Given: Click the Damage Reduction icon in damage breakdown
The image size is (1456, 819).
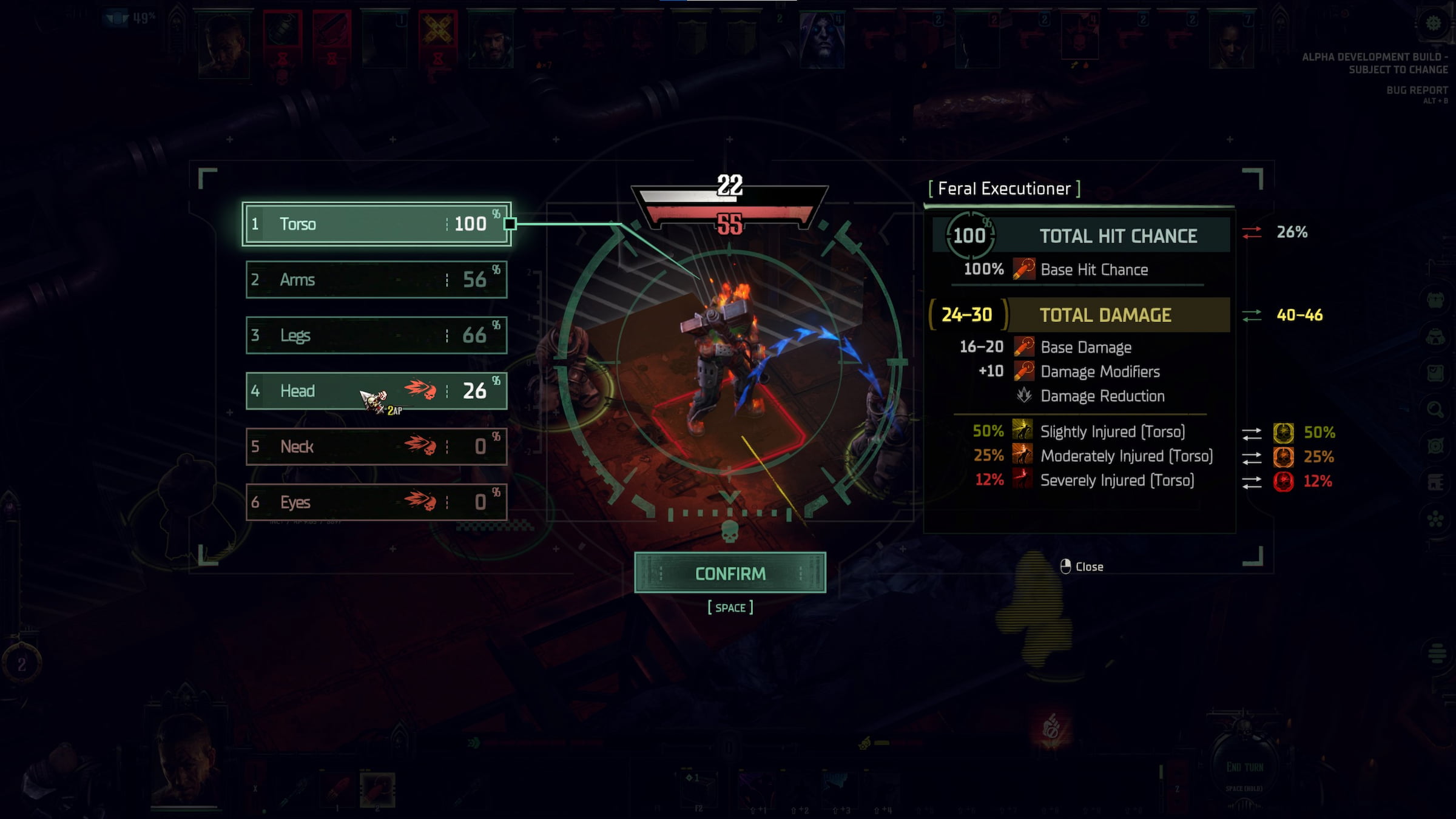Looking at the screenshot, I should click(x=1023, y=396).
